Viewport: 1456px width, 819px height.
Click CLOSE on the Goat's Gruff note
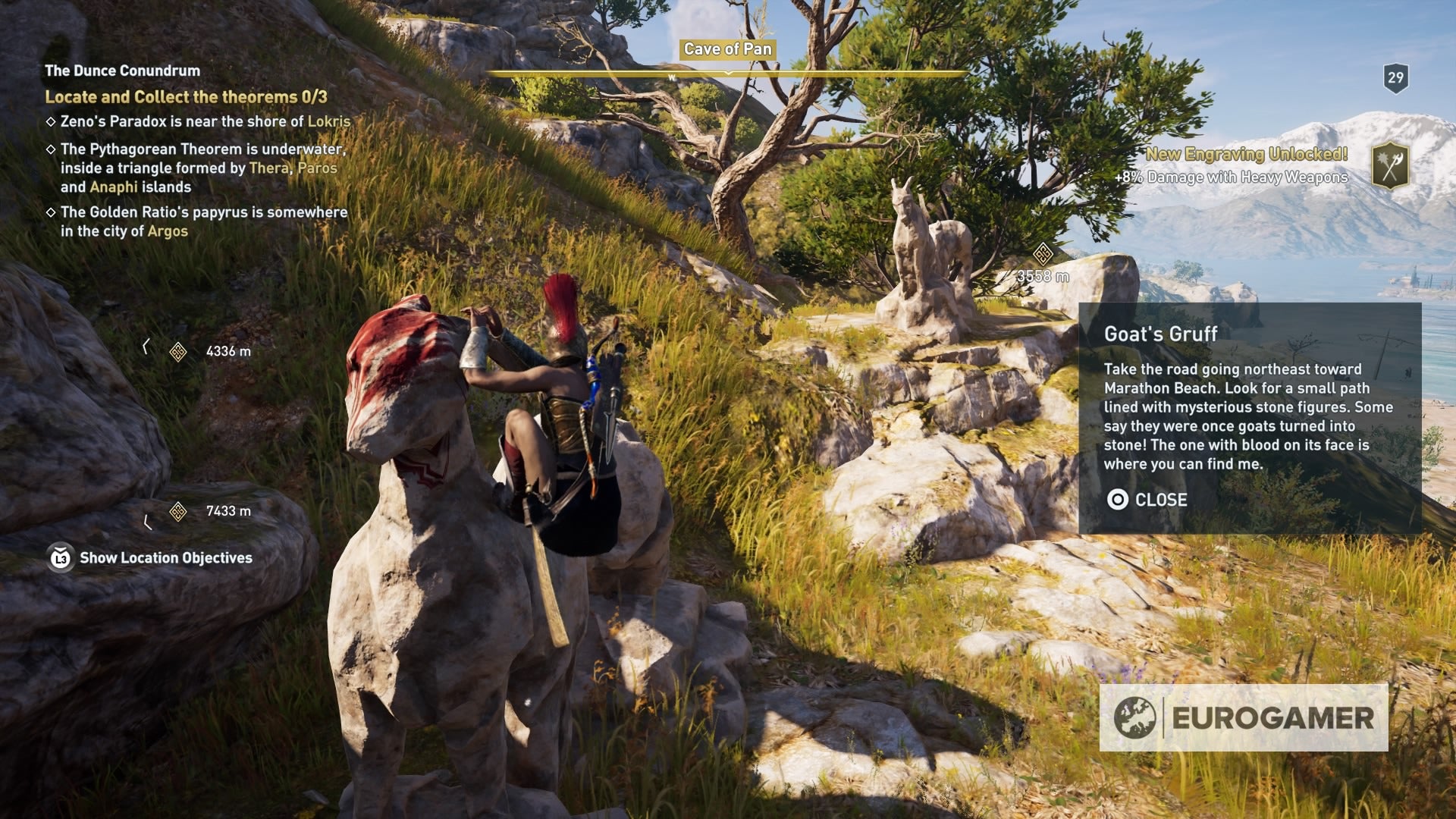pyautogui.click(x=1162, y=500)
